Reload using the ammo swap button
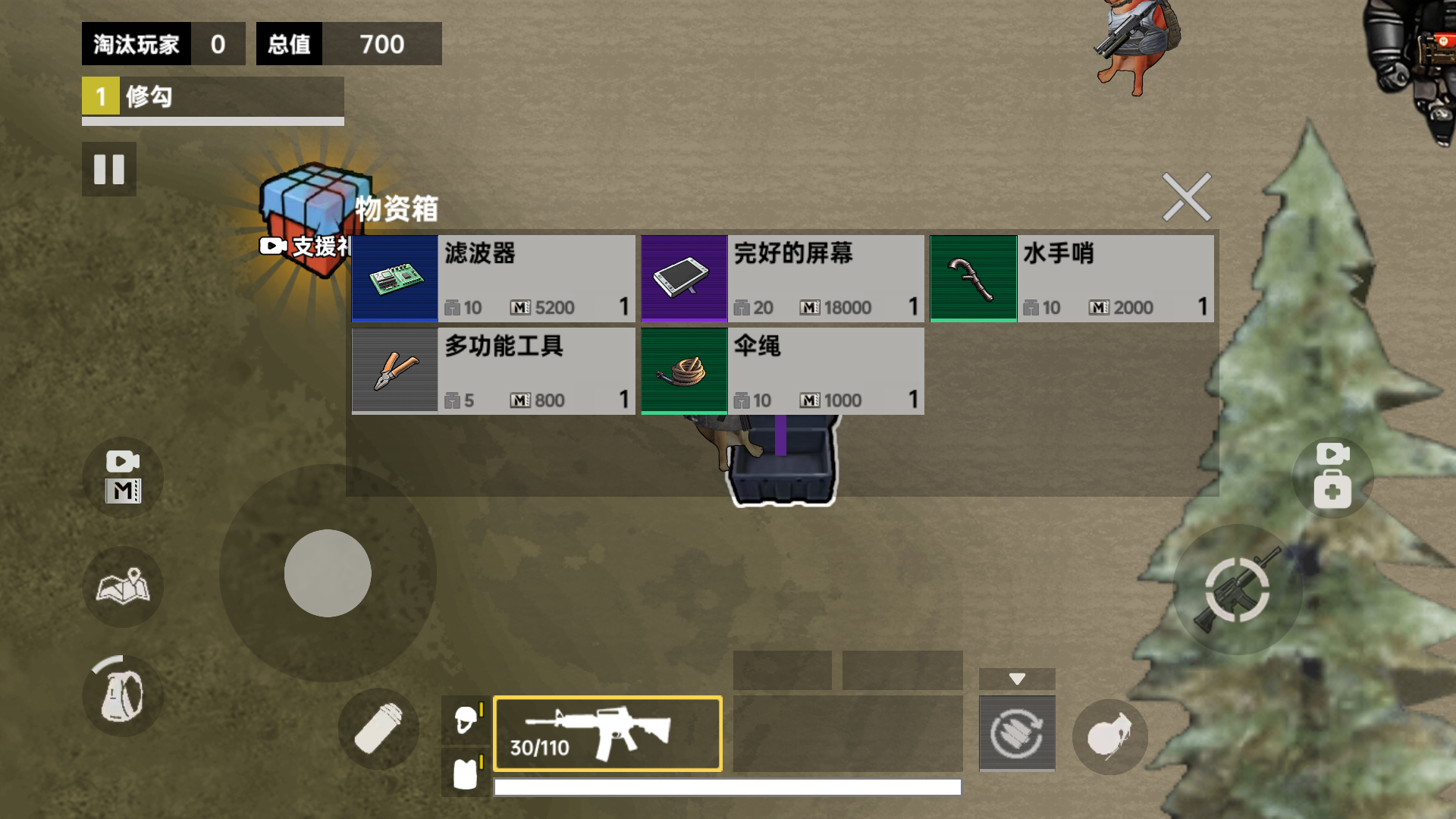 point(1017,733)
